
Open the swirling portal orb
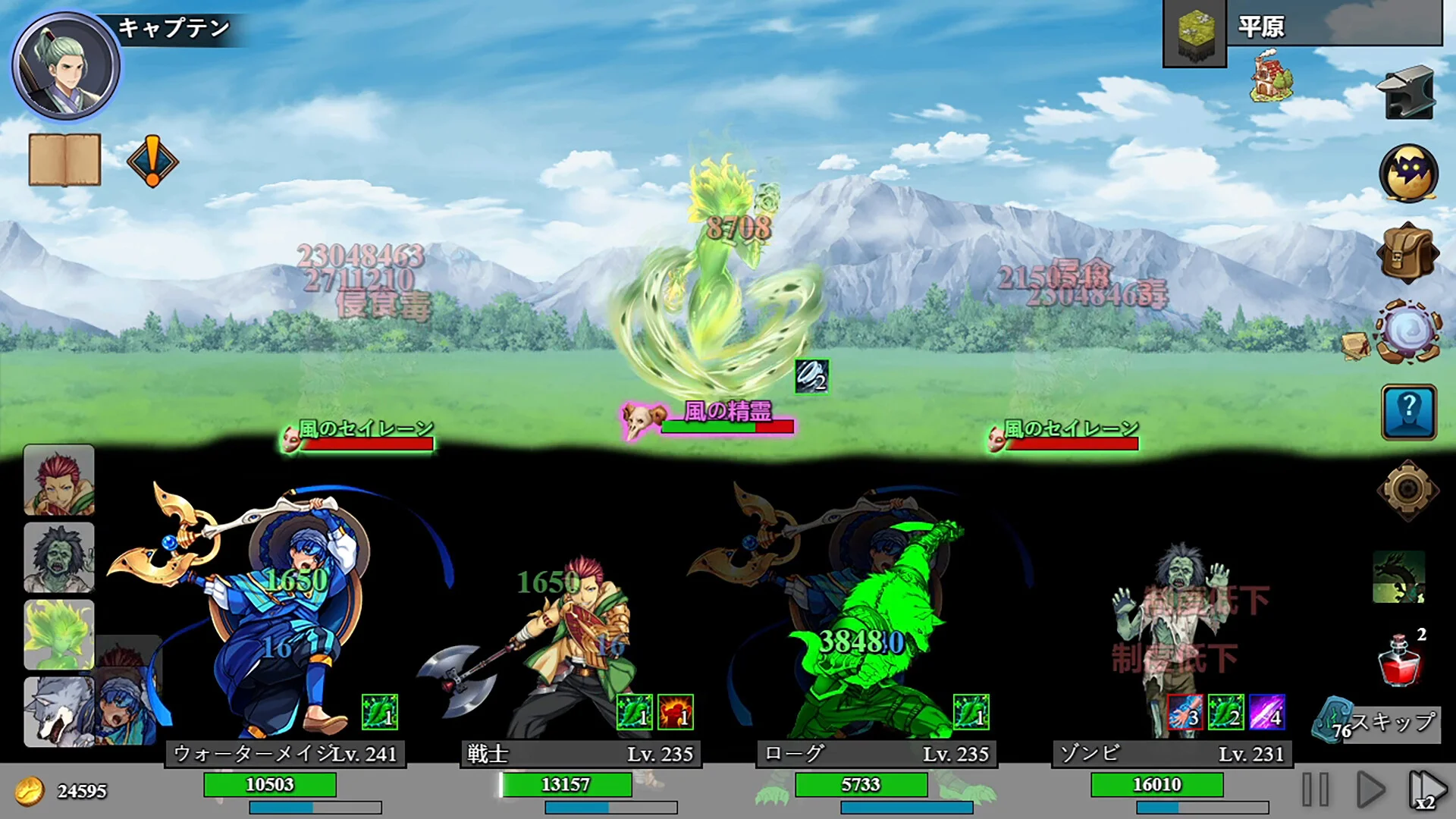(x=1408, y=332)
